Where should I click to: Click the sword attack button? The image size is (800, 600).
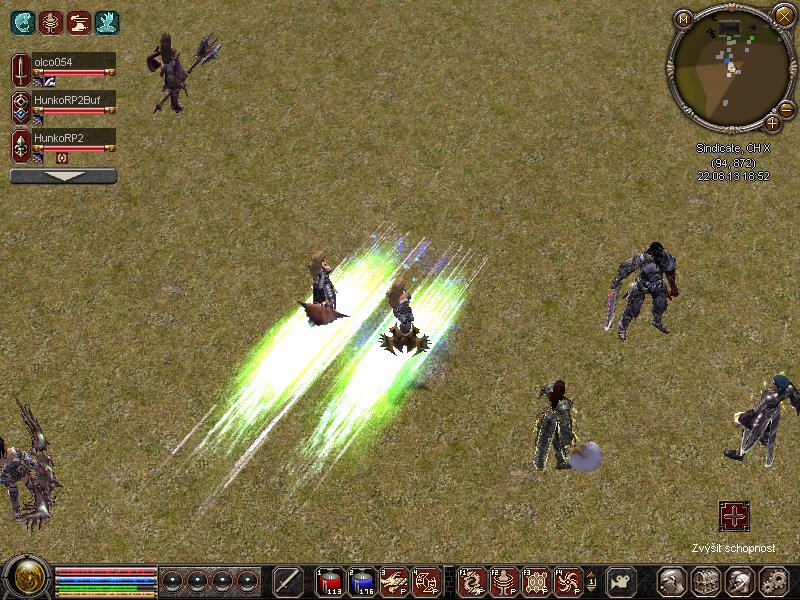coord(288,581)
